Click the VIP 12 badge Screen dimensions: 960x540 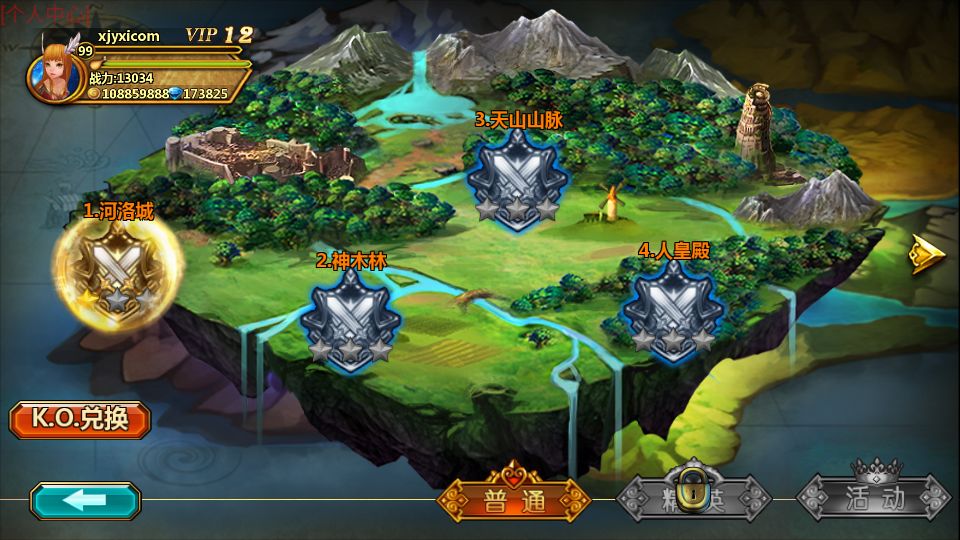pyautogui.click(x=219, y=34)
